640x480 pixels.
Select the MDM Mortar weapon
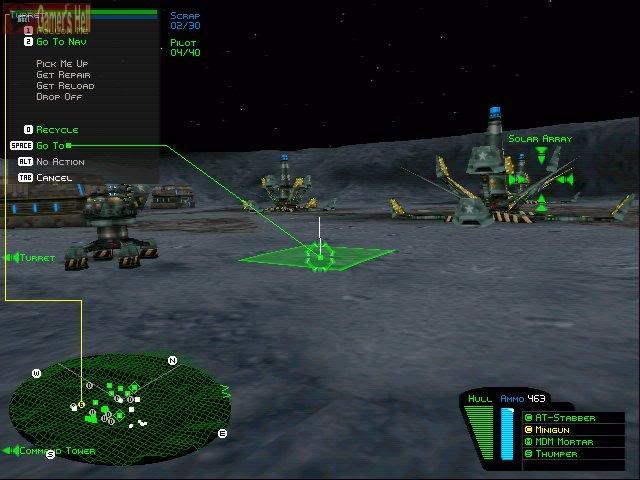563,441
